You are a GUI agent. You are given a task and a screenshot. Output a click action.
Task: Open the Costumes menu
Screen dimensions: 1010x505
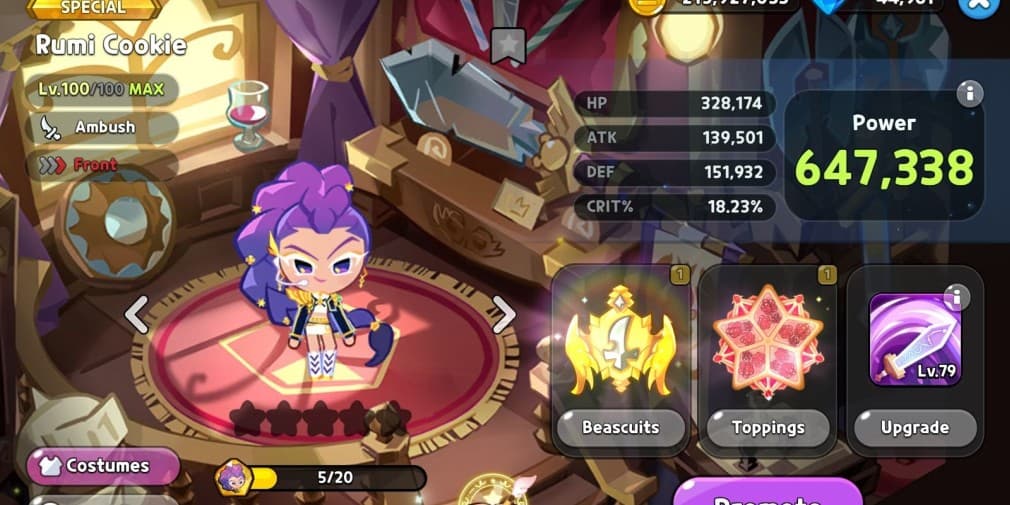click(104, 466)
